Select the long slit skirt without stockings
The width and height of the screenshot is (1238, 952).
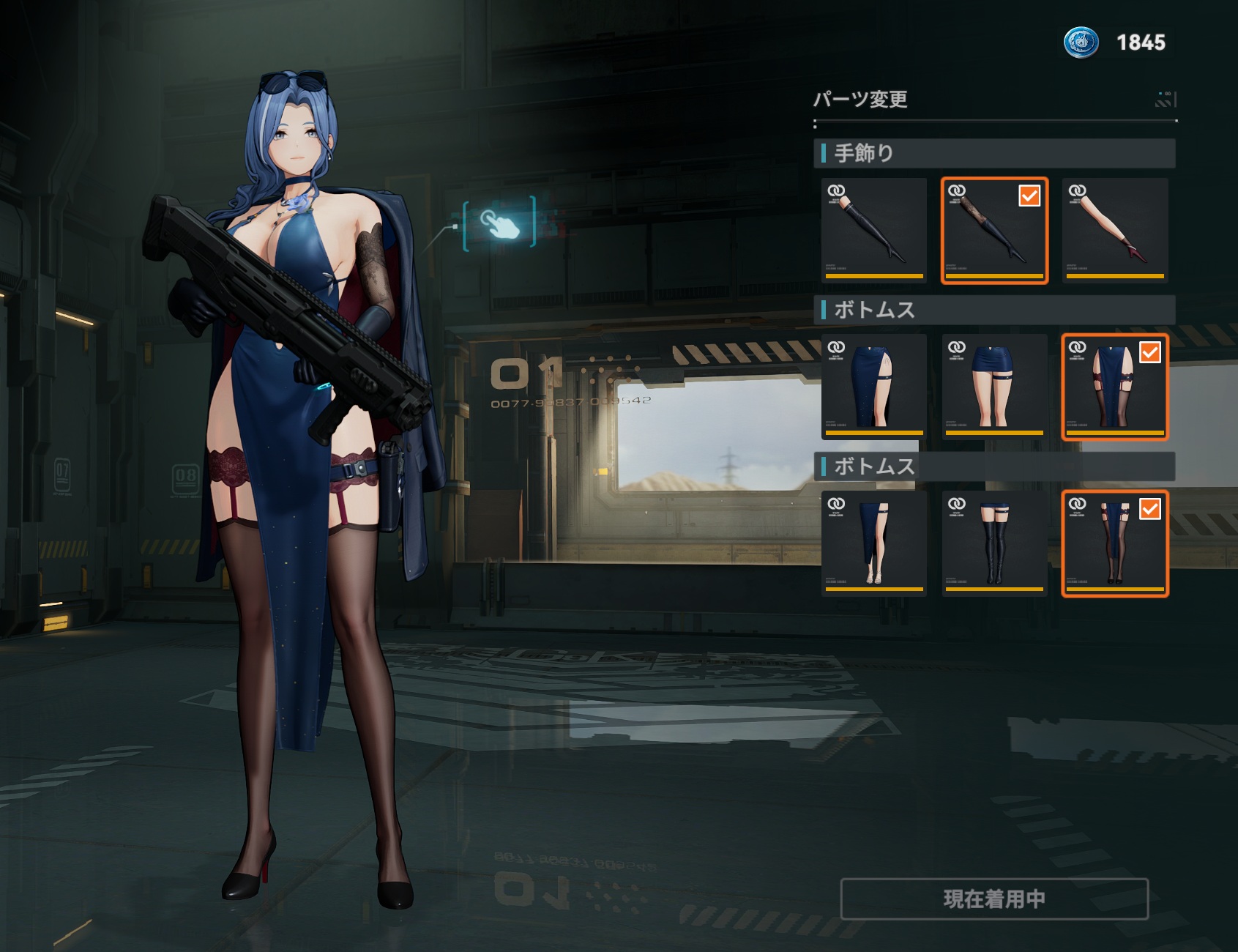873,387
